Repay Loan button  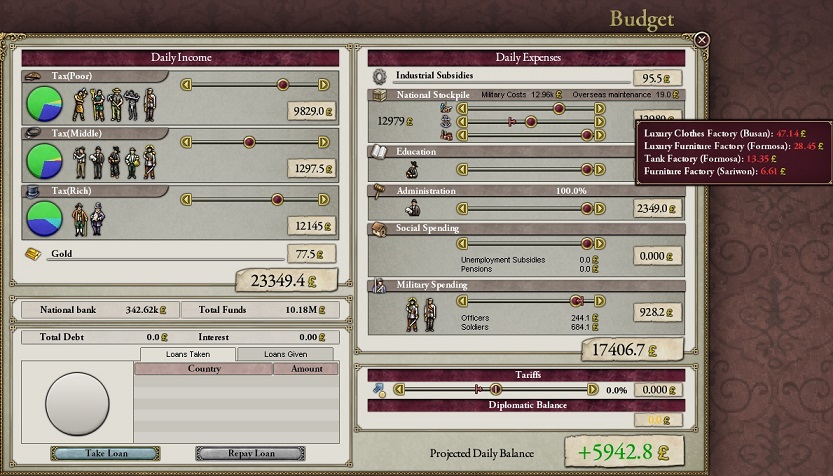coord(250,453)
